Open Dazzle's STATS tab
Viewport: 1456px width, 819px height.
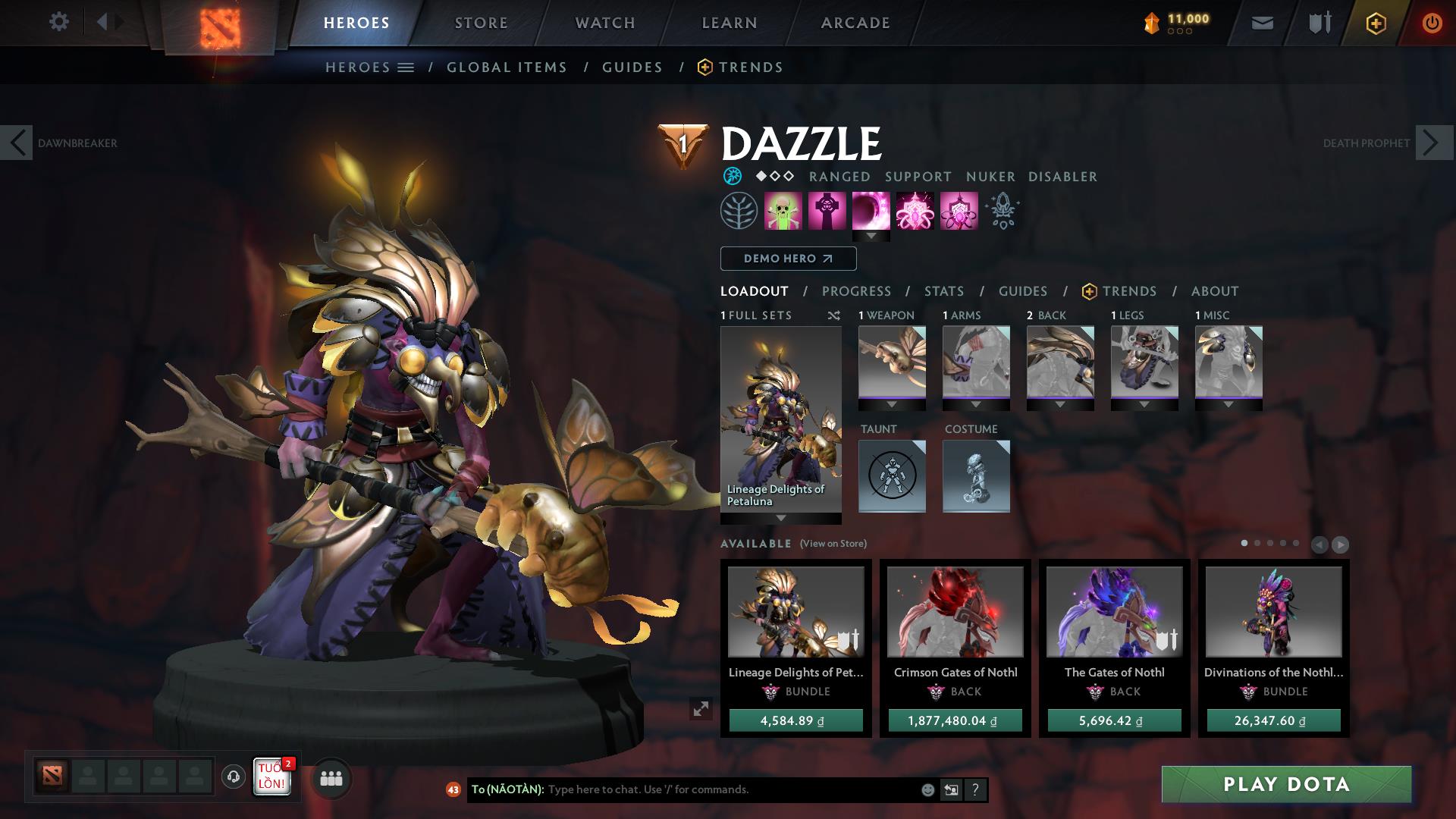(x=943, y=291)
